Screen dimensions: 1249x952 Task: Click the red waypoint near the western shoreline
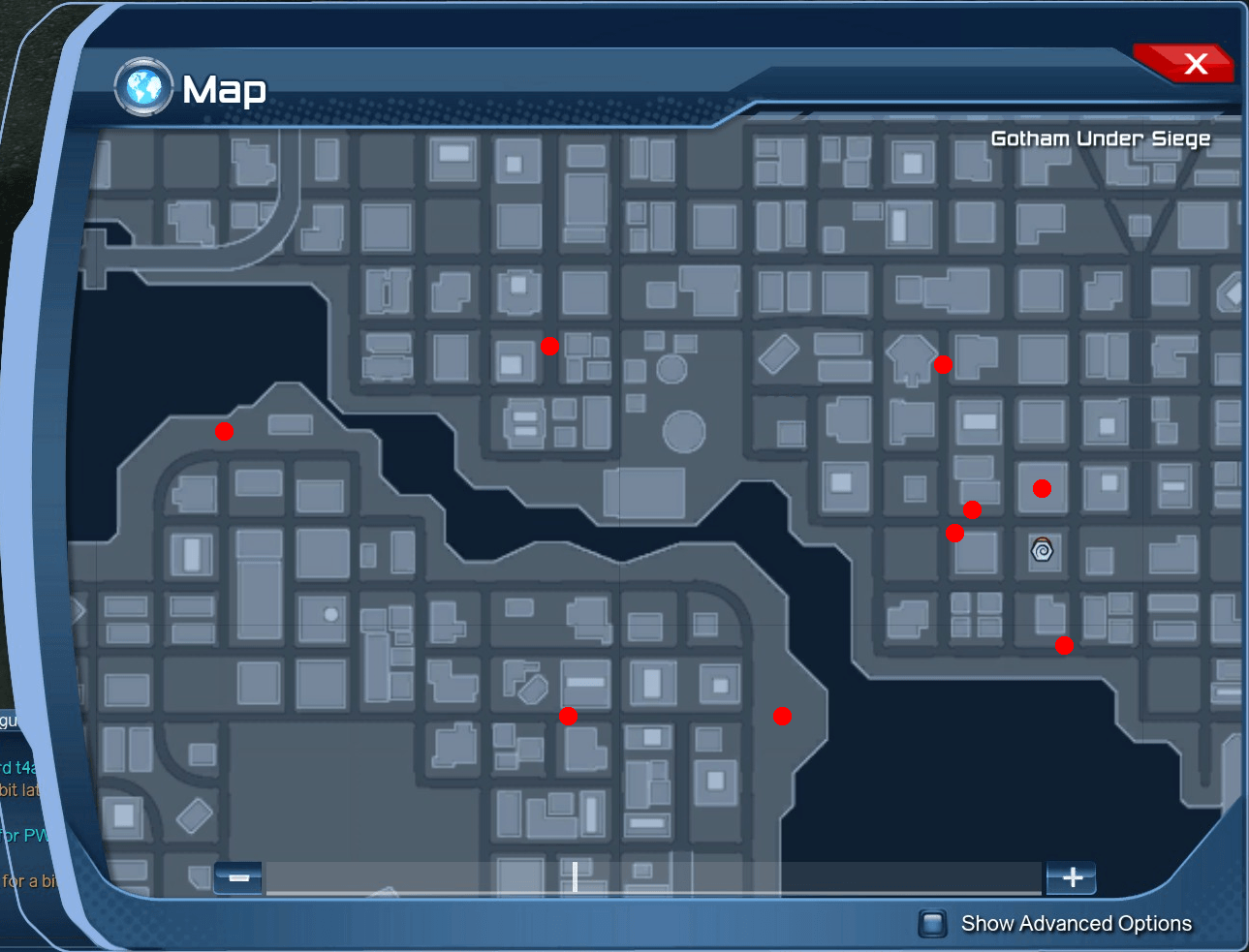[x=224, y=431]
